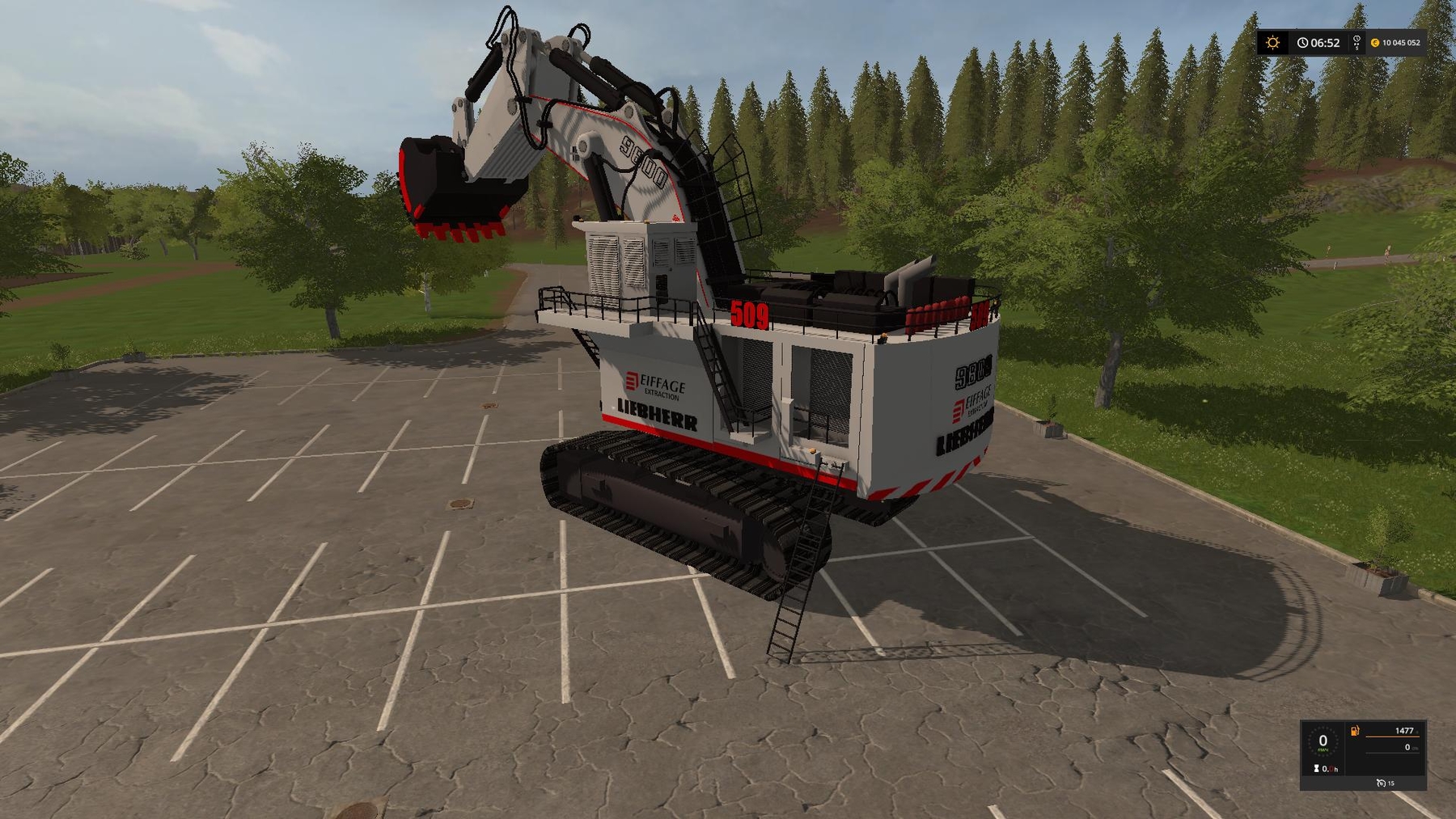The image size is (1456, 819).
Task: Click the 0.0h hours readout
Action: (1331, 770)
